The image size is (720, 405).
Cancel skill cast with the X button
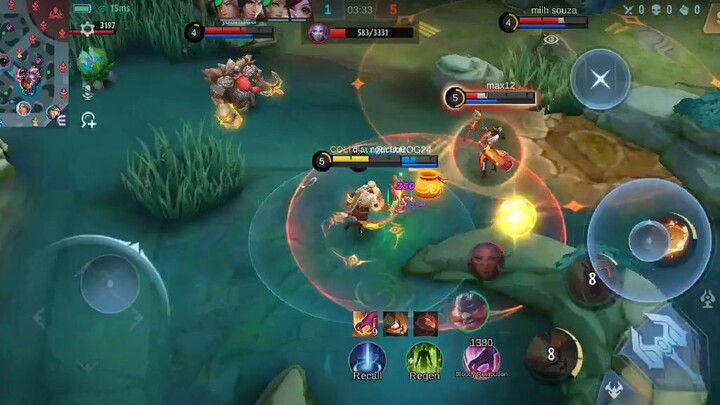600,79
